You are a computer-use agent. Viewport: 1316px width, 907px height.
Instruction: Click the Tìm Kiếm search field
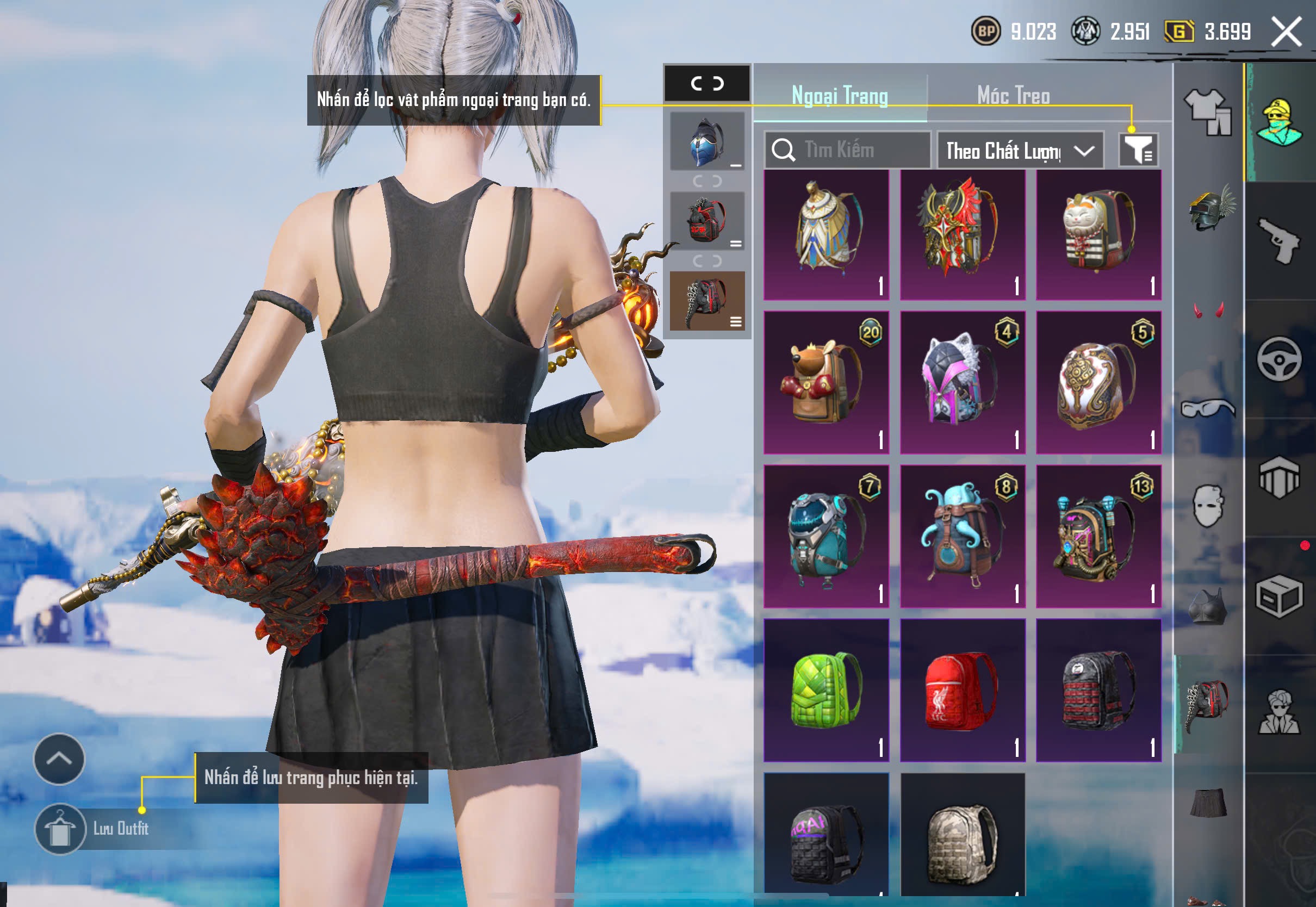(848, 150)
